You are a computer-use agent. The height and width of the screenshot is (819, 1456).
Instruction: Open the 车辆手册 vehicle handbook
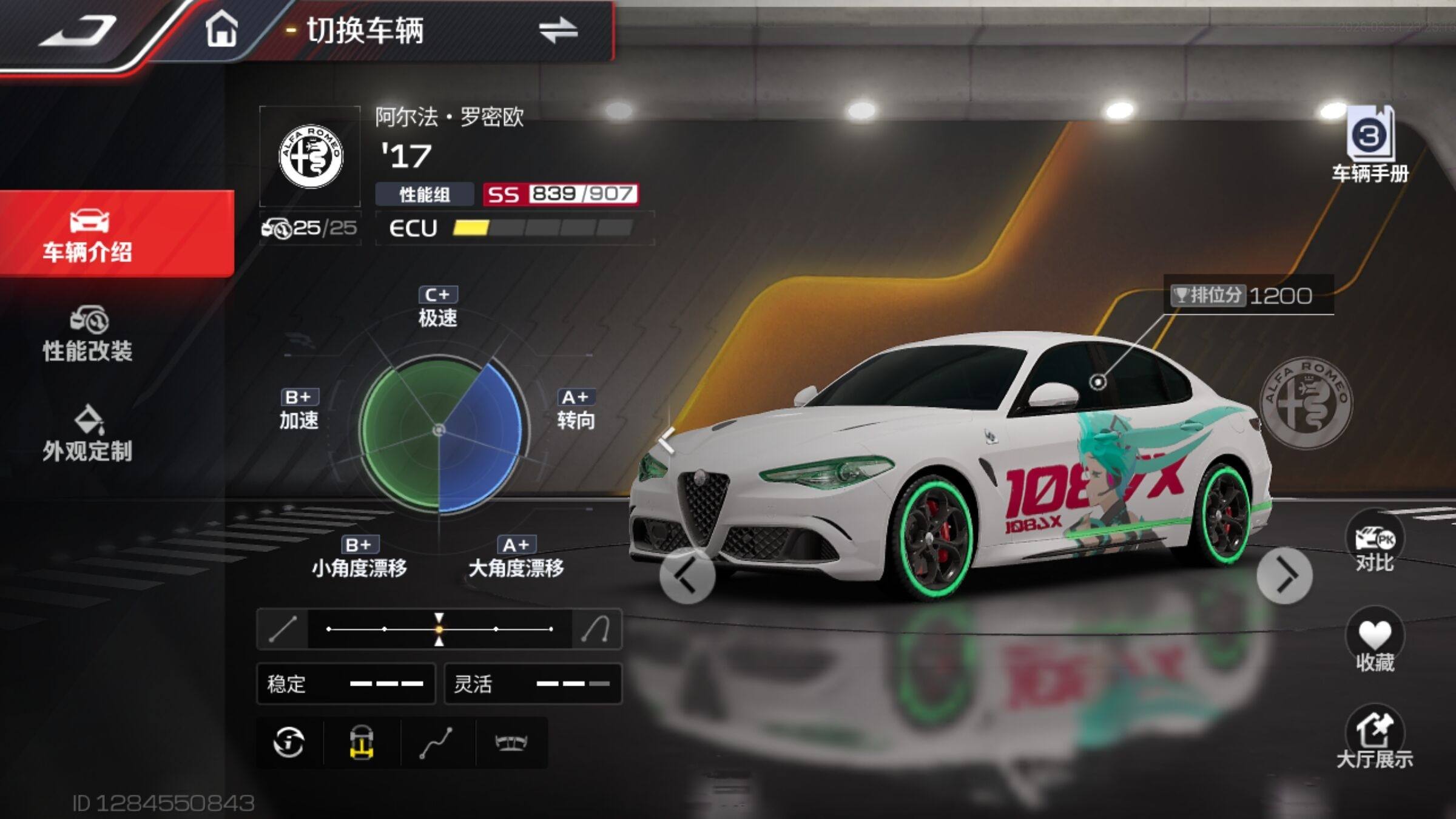(x=1370, y=146)
